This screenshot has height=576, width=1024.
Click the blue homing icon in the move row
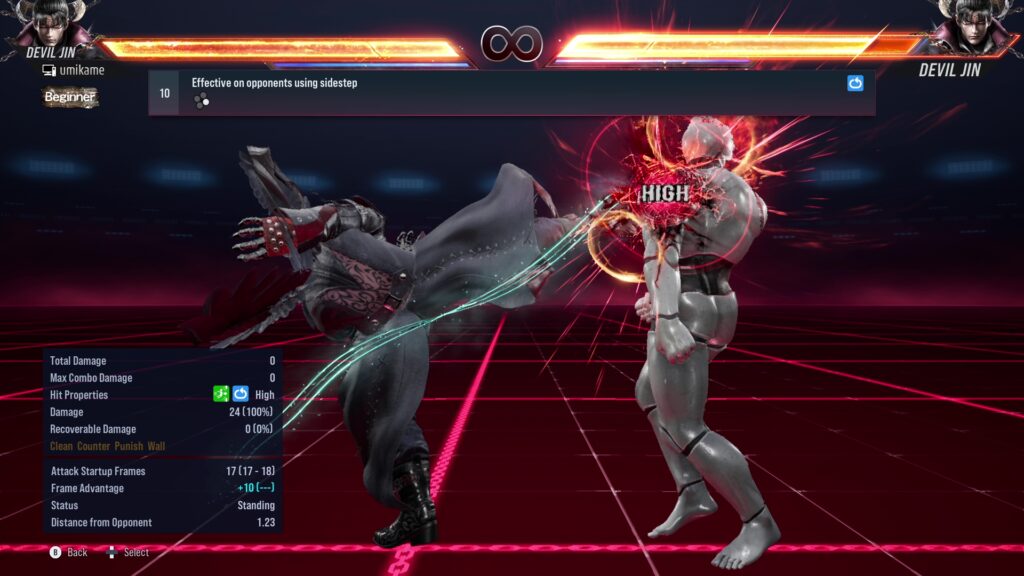click(855, 84)
